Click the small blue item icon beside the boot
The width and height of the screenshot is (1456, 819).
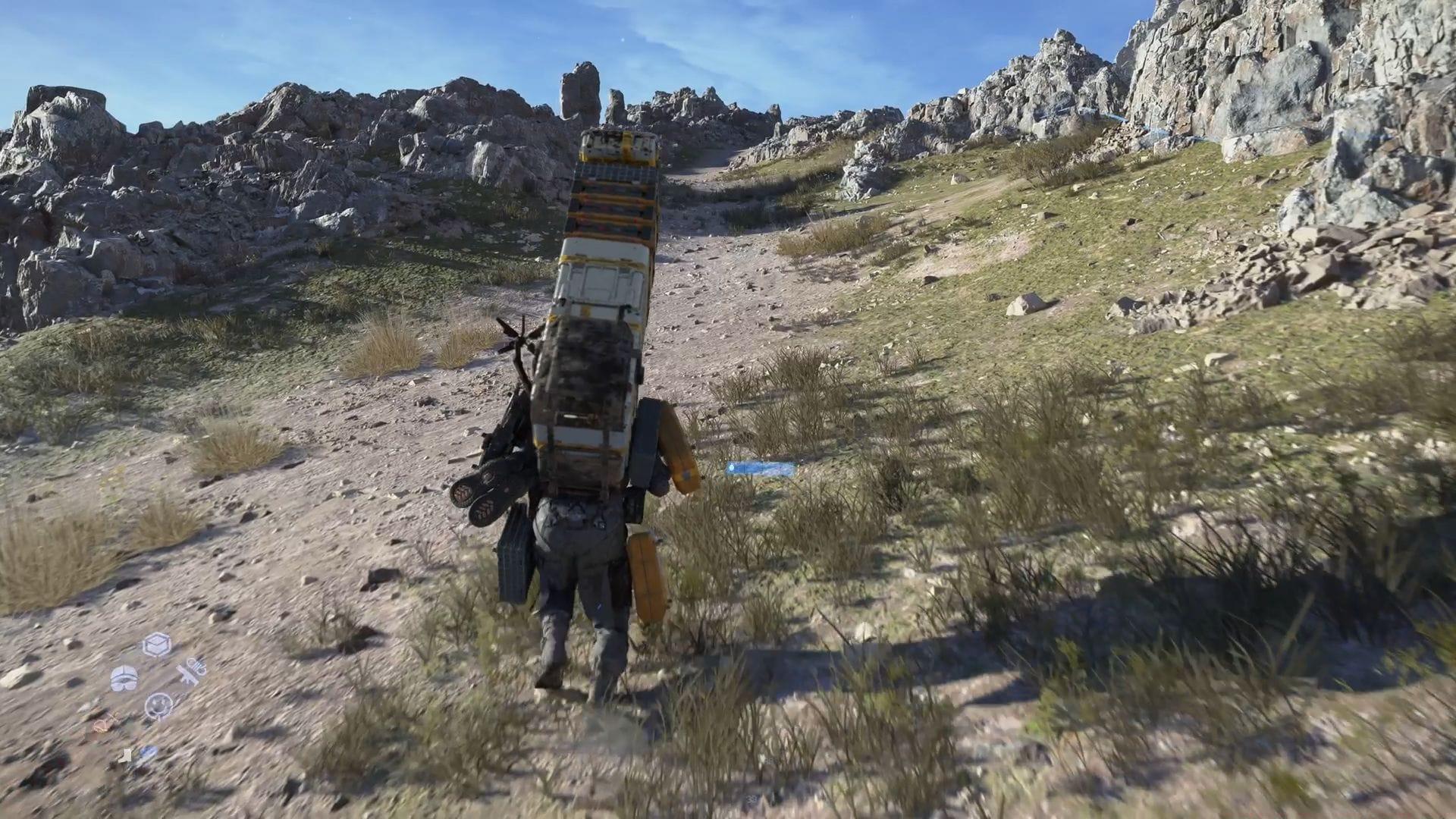point(149,755)
